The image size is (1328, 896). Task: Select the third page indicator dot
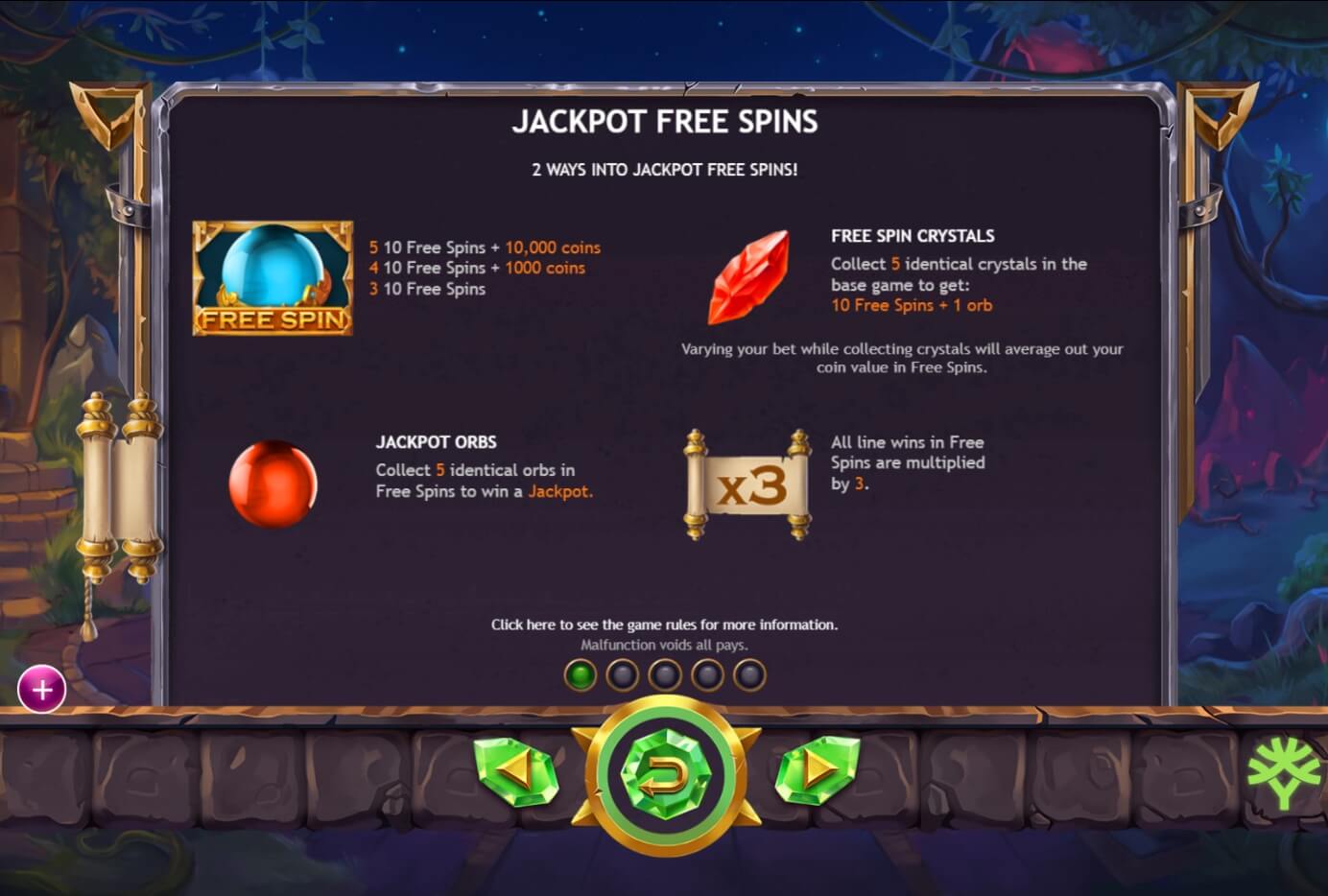(665, 674)
